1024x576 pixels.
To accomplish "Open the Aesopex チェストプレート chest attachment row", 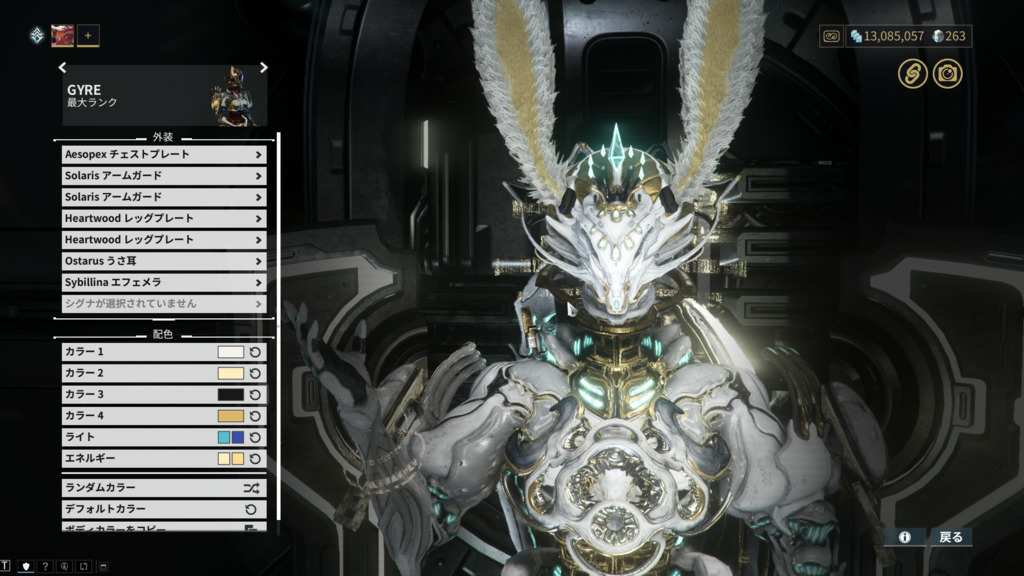I will (x=163, y=155).
